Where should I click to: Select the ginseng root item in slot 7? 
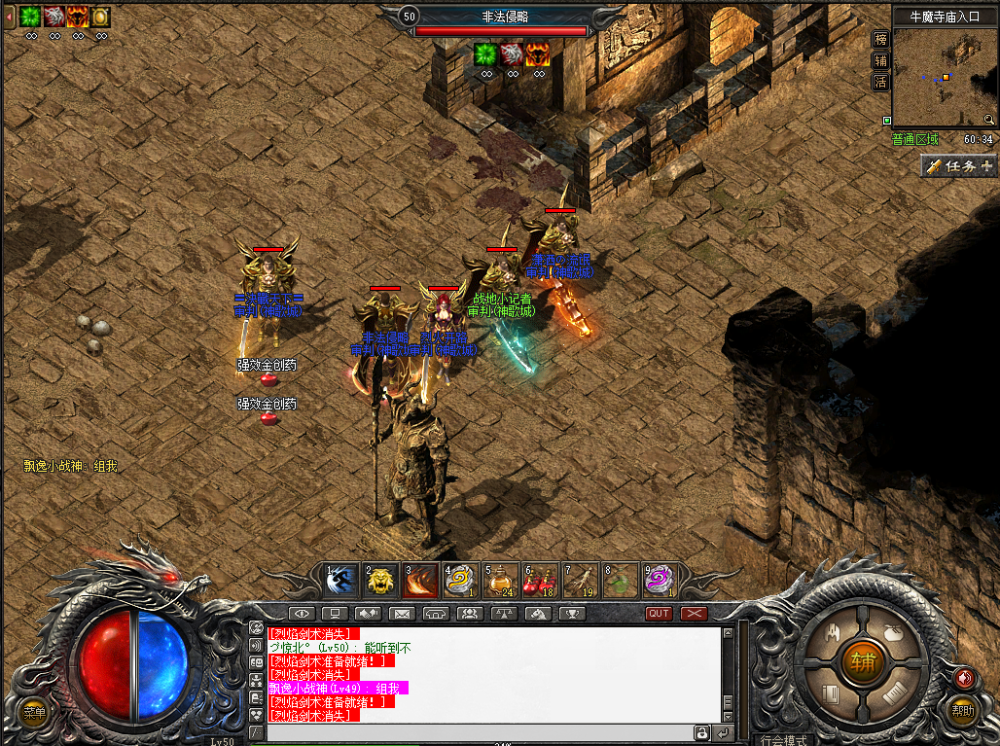coord(581,580)
